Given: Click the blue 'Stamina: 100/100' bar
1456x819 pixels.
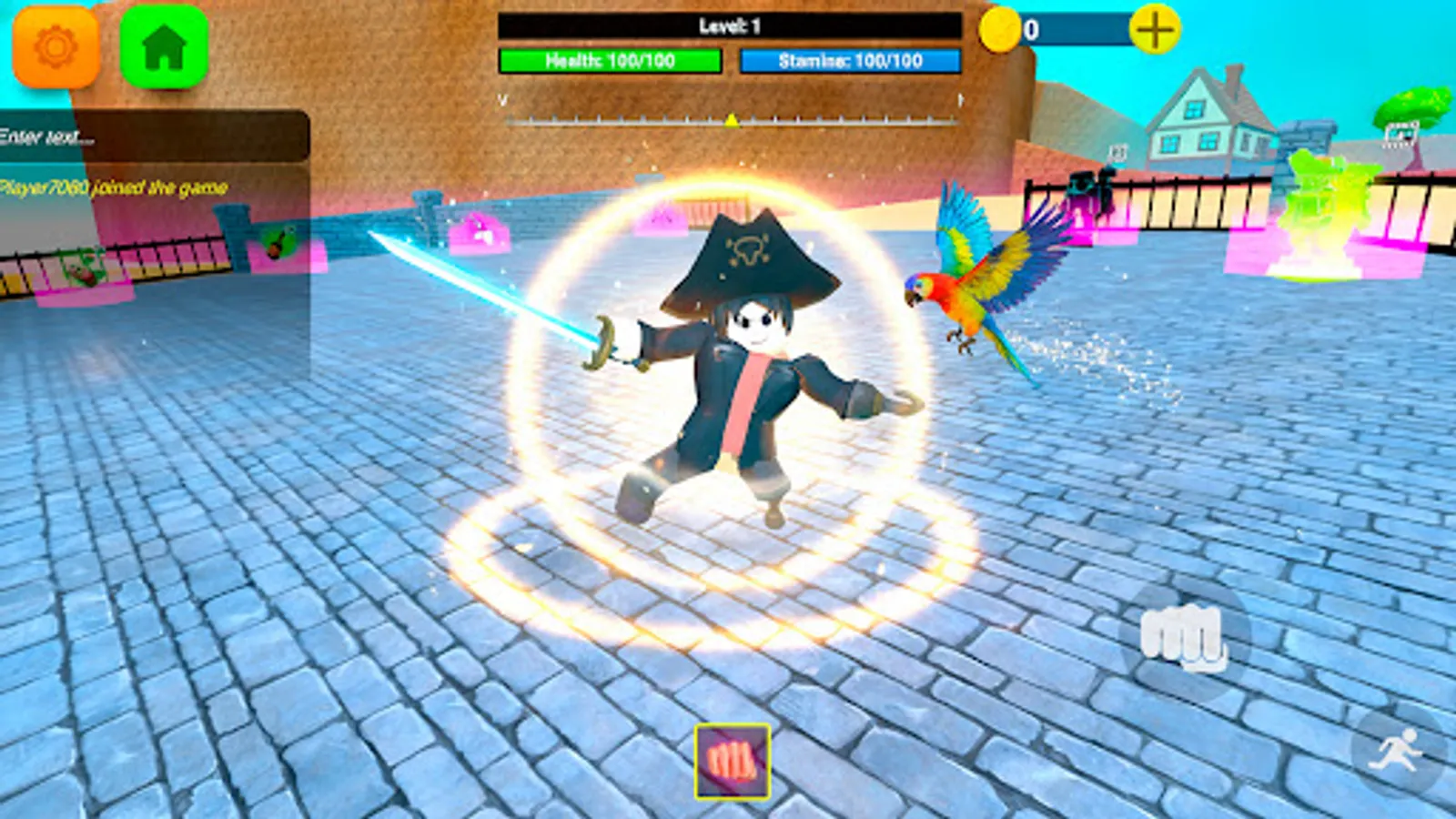Looking at the screenshot, I should [851, 61].
